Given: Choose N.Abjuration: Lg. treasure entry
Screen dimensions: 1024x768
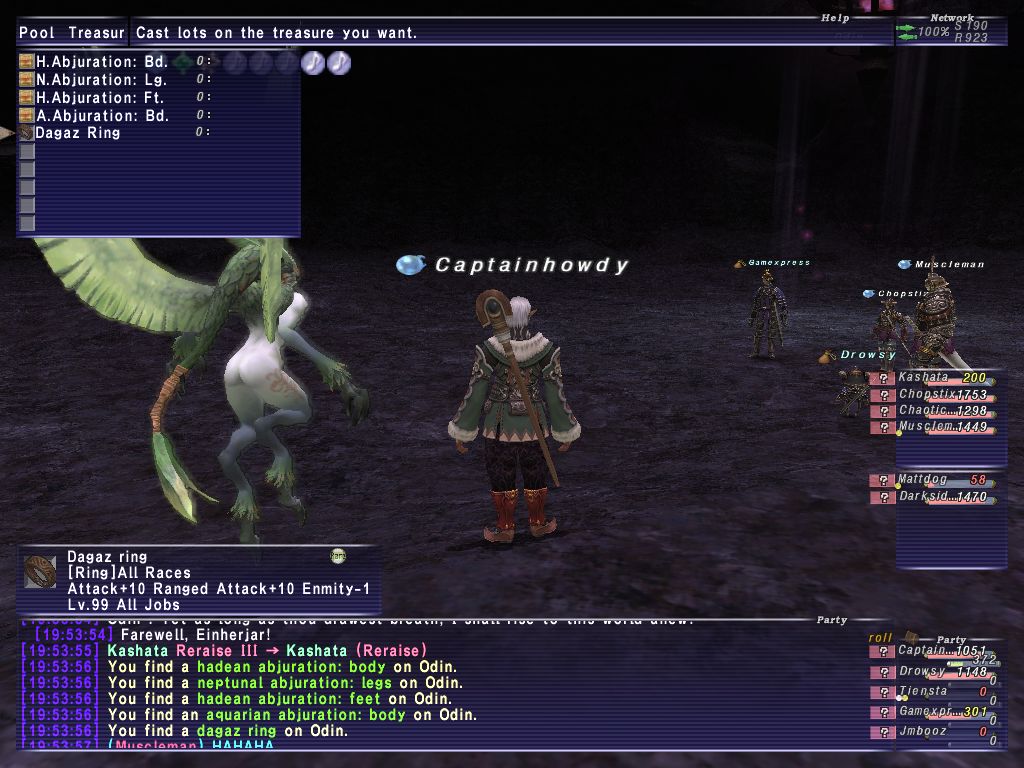Looking at the screenshot, I should [101, 80].
